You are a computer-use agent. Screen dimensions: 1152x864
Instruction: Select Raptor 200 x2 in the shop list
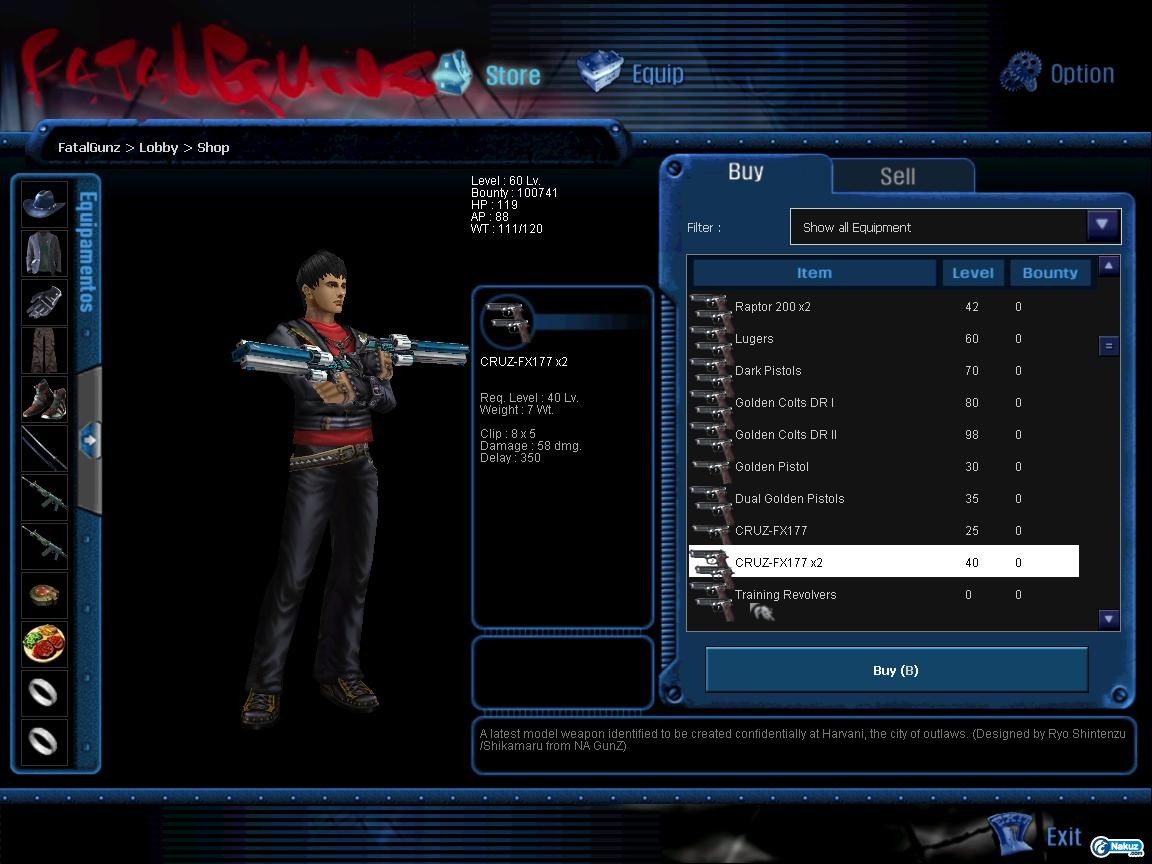pyautogui.click(x=773, y=307)
